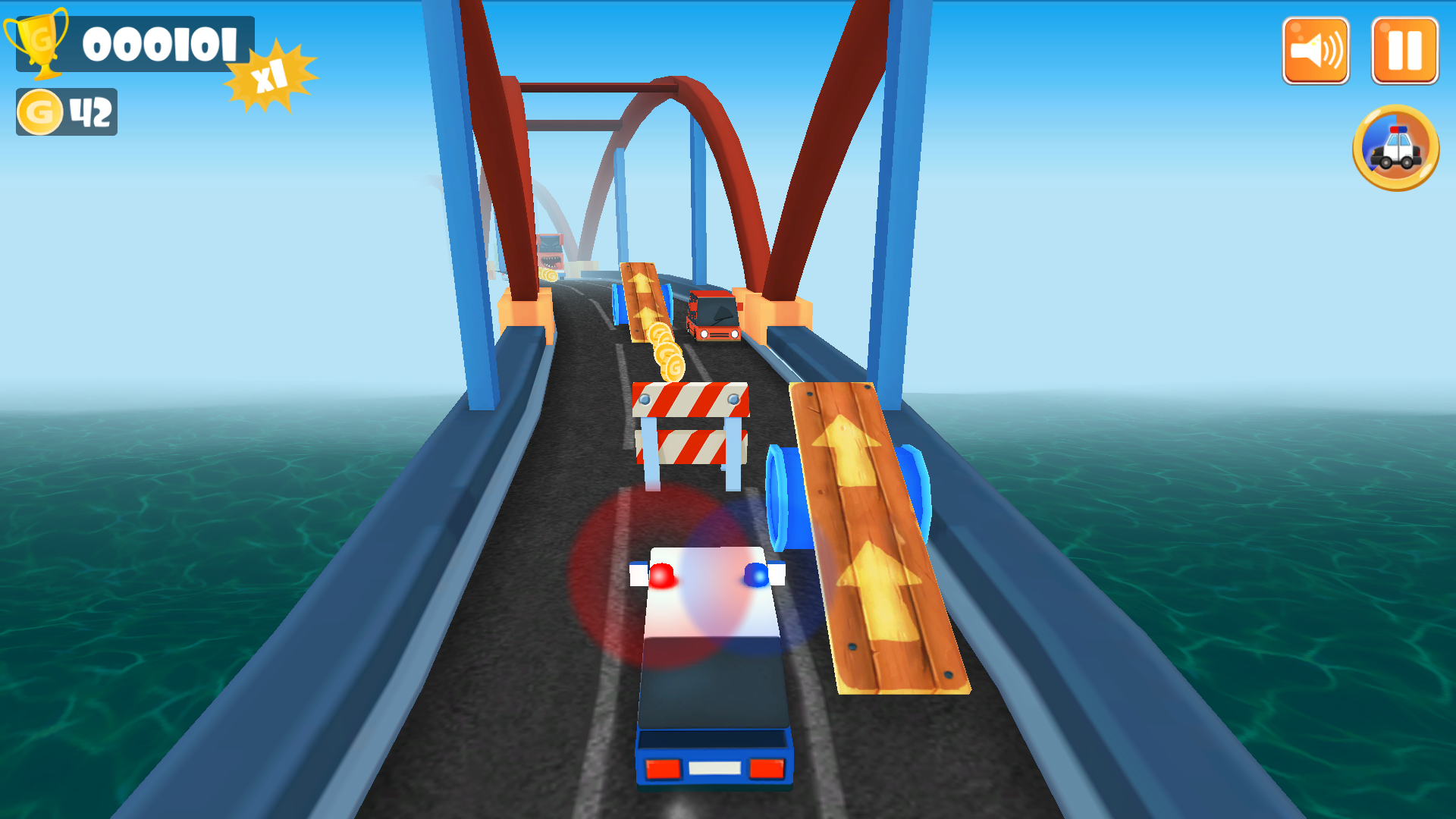1456x819 pixels.
Task: Open the coin balance display
Action: coord(68,111)
